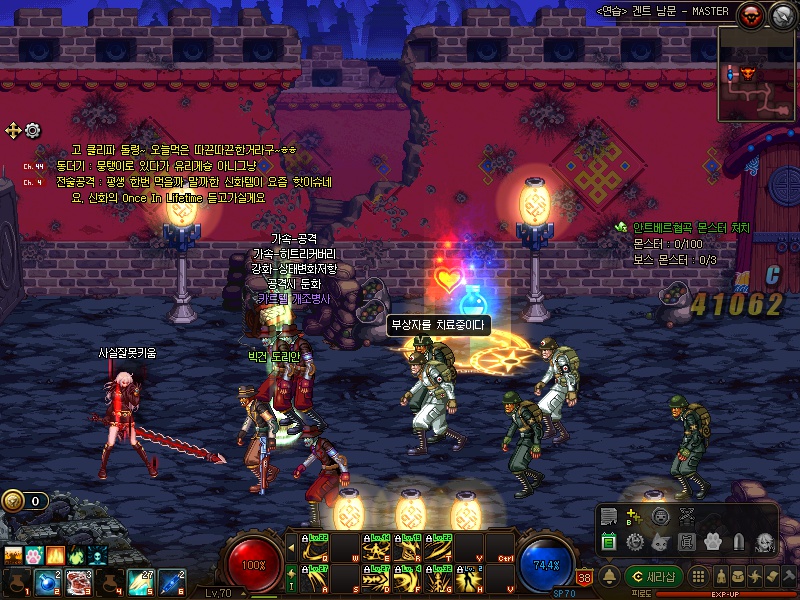Use the blue potion in quick slot 2
800x600 pixels.
(x=47, y=582)
